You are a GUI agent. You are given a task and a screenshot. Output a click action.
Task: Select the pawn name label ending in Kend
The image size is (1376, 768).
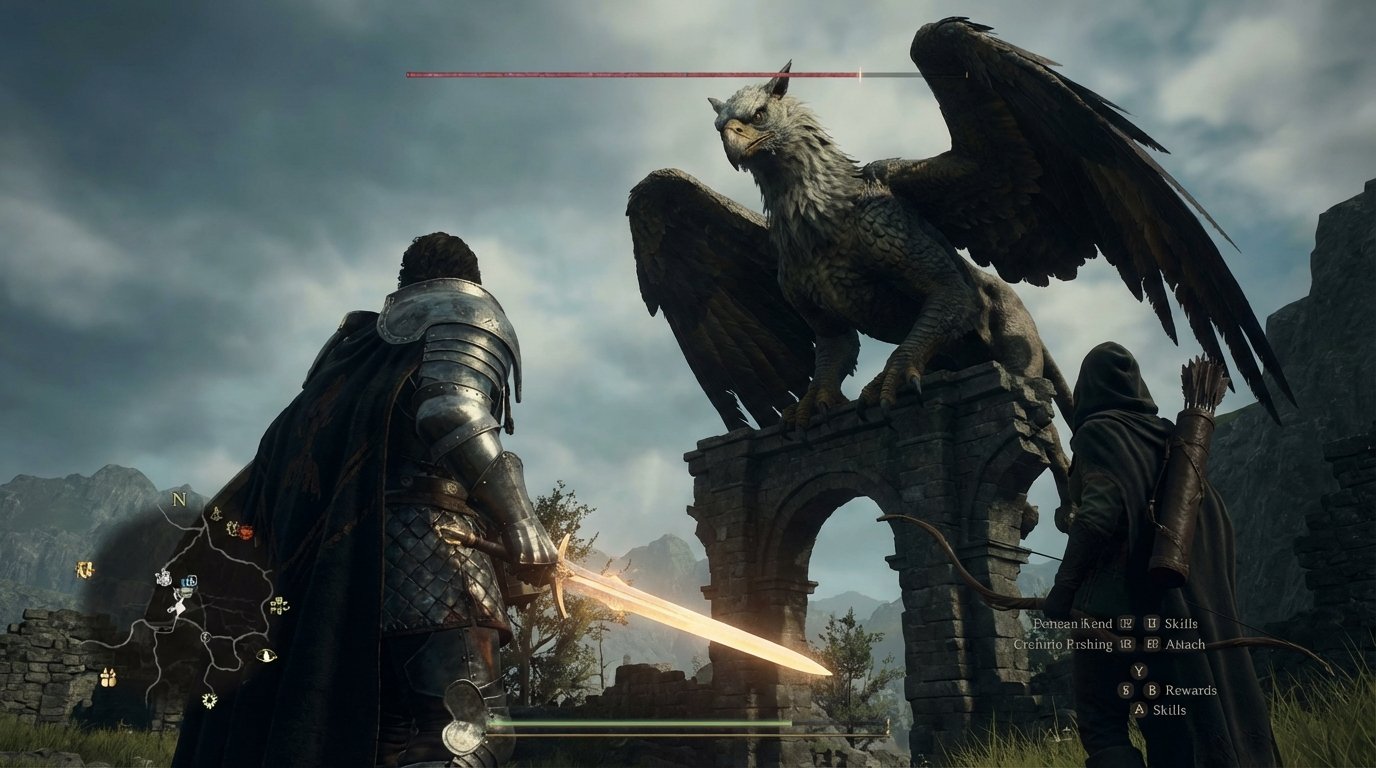point(1074,624)
